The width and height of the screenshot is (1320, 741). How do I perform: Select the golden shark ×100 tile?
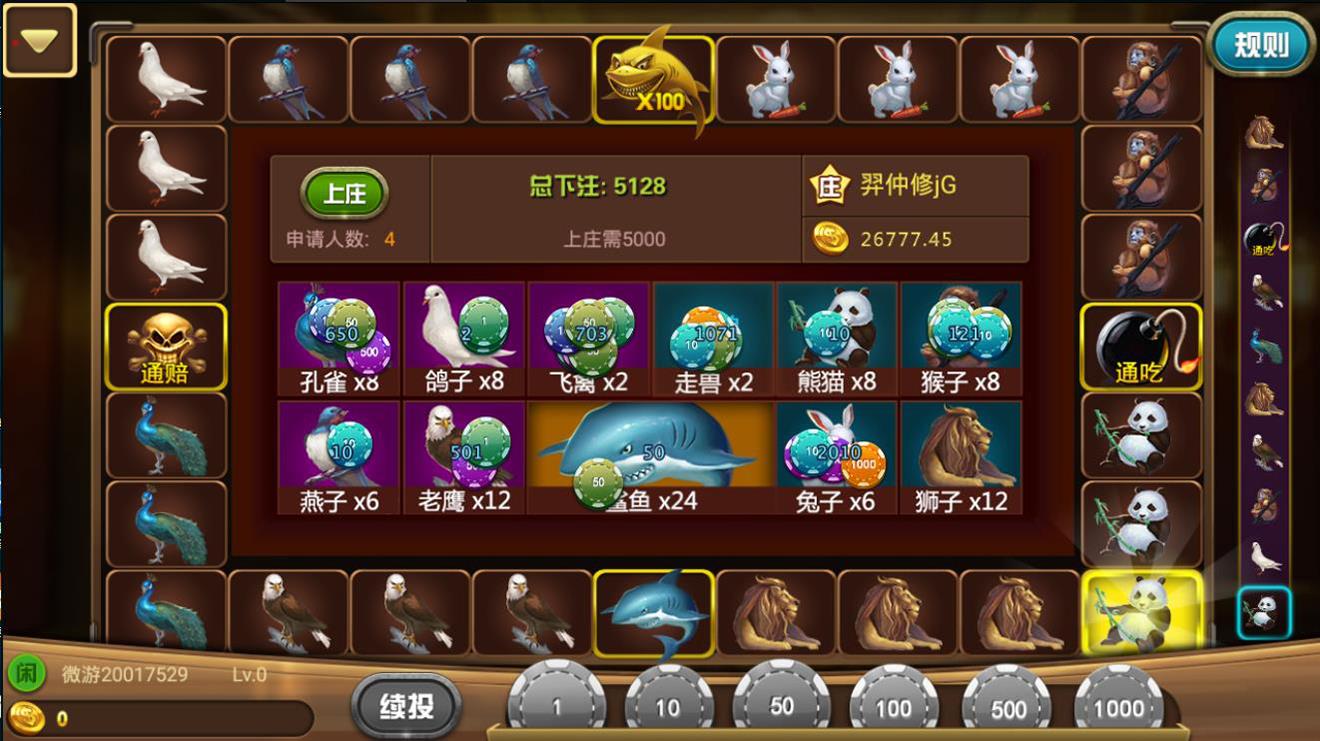point(655,77)
